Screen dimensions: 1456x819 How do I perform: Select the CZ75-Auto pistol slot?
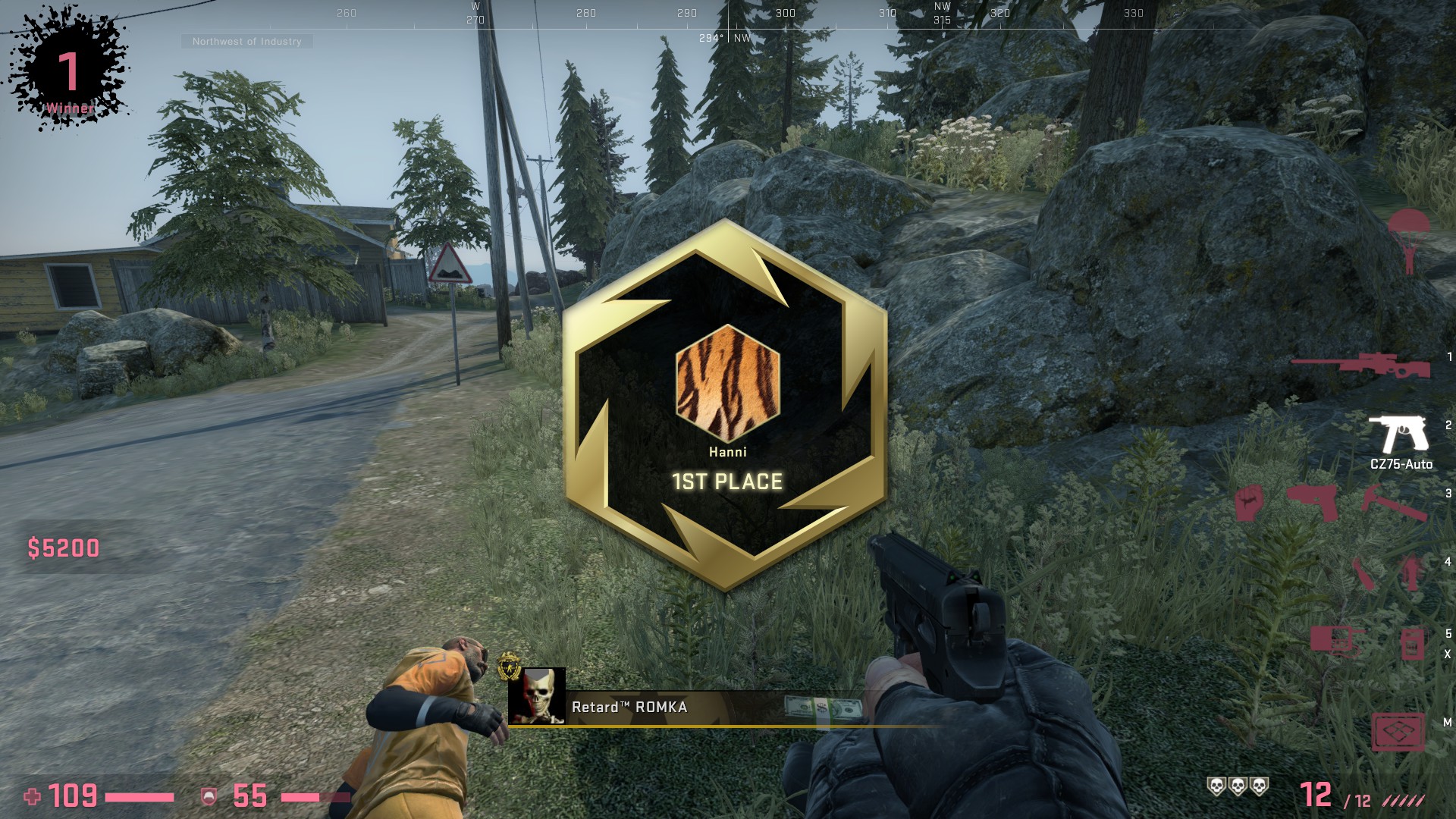click(1399, 435)
